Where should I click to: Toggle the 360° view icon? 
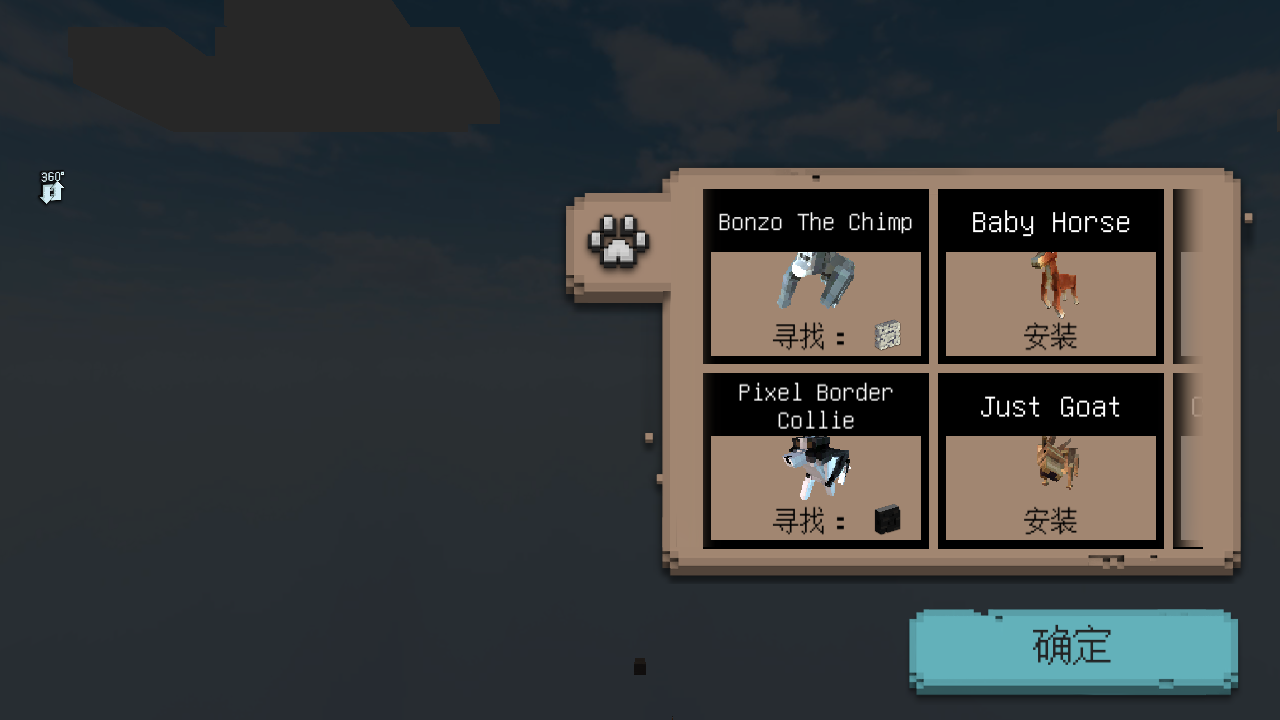click(x=52, y=187)
